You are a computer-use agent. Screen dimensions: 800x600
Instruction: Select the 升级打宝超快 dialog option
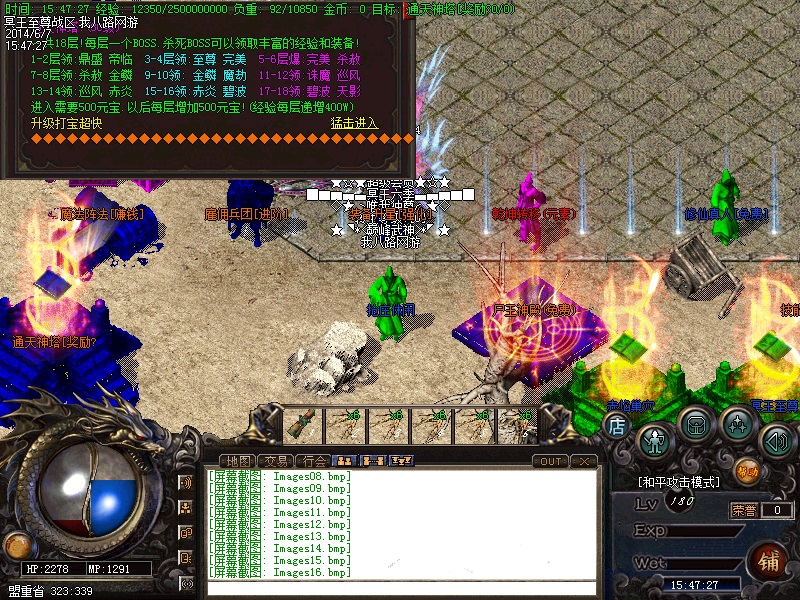66,123
